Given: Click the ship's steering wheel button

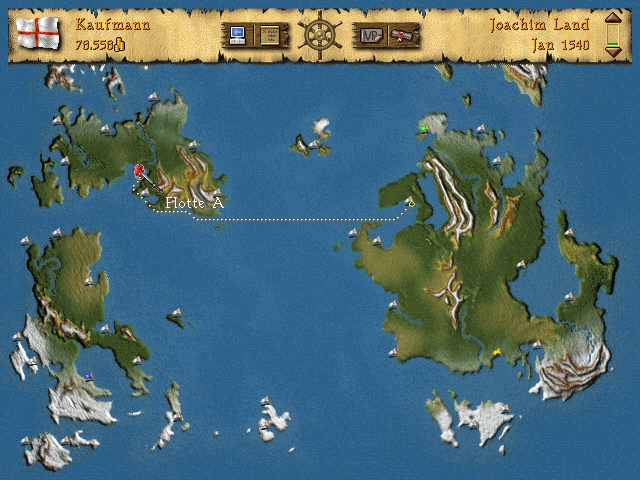Looking at the screenshot, I should click(x=320, y=33).
